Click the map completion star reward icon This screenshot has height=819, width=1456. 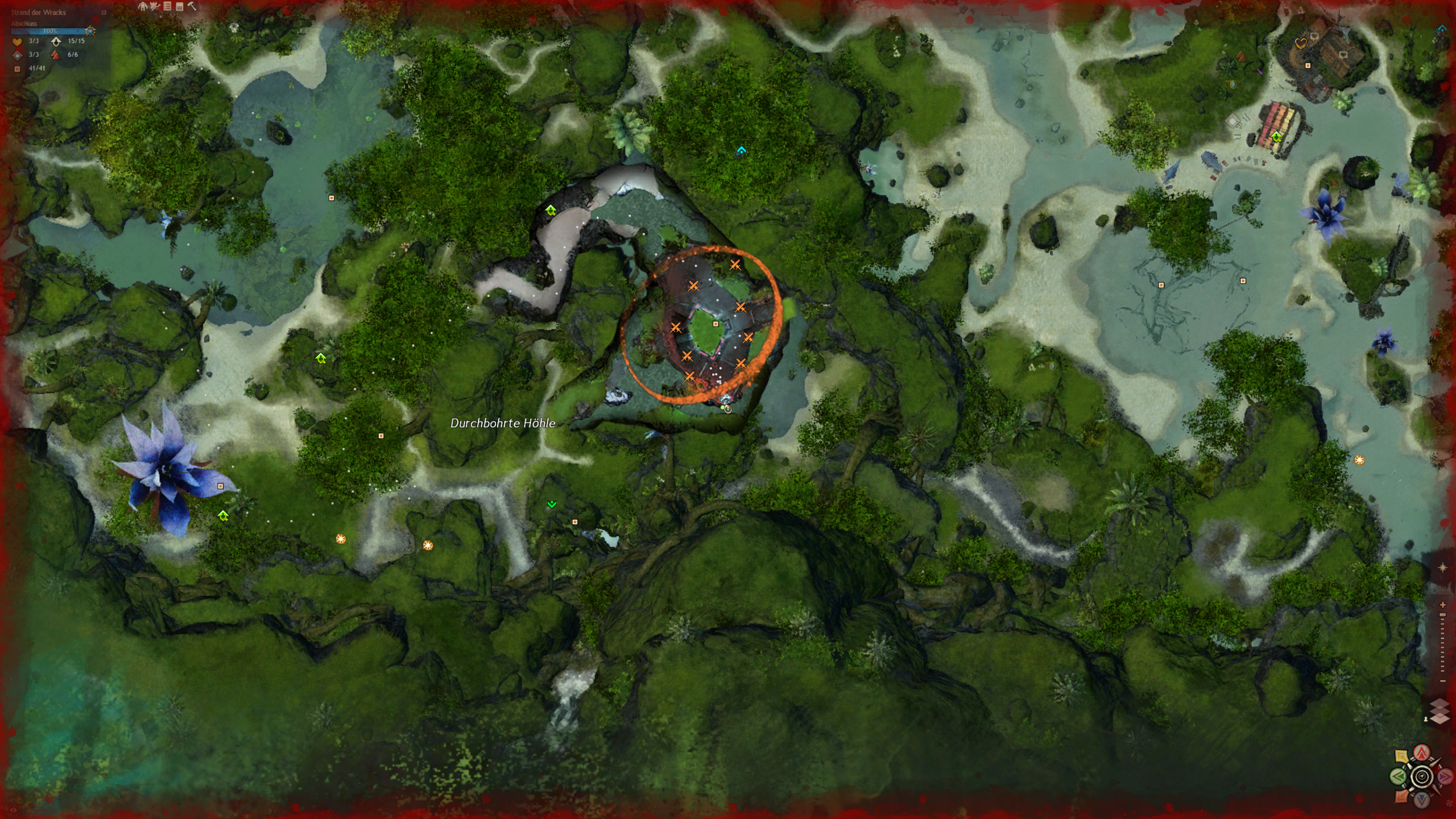[x=90, y=31]
